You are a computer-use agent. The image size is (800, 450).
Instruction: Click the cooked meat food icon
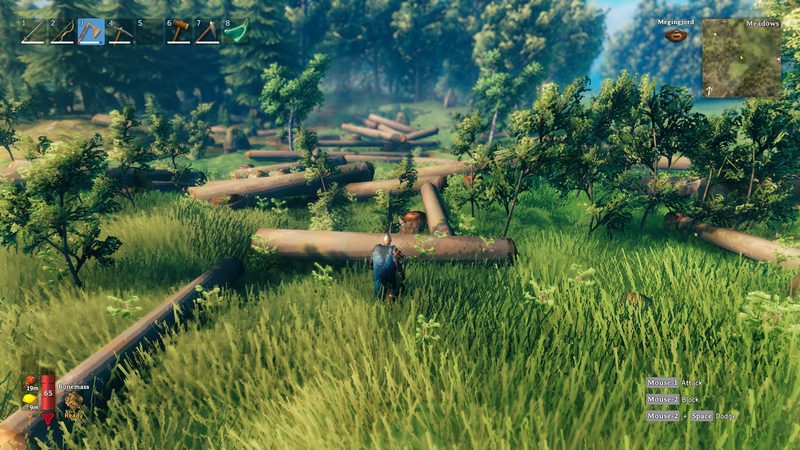click(30, 379)
